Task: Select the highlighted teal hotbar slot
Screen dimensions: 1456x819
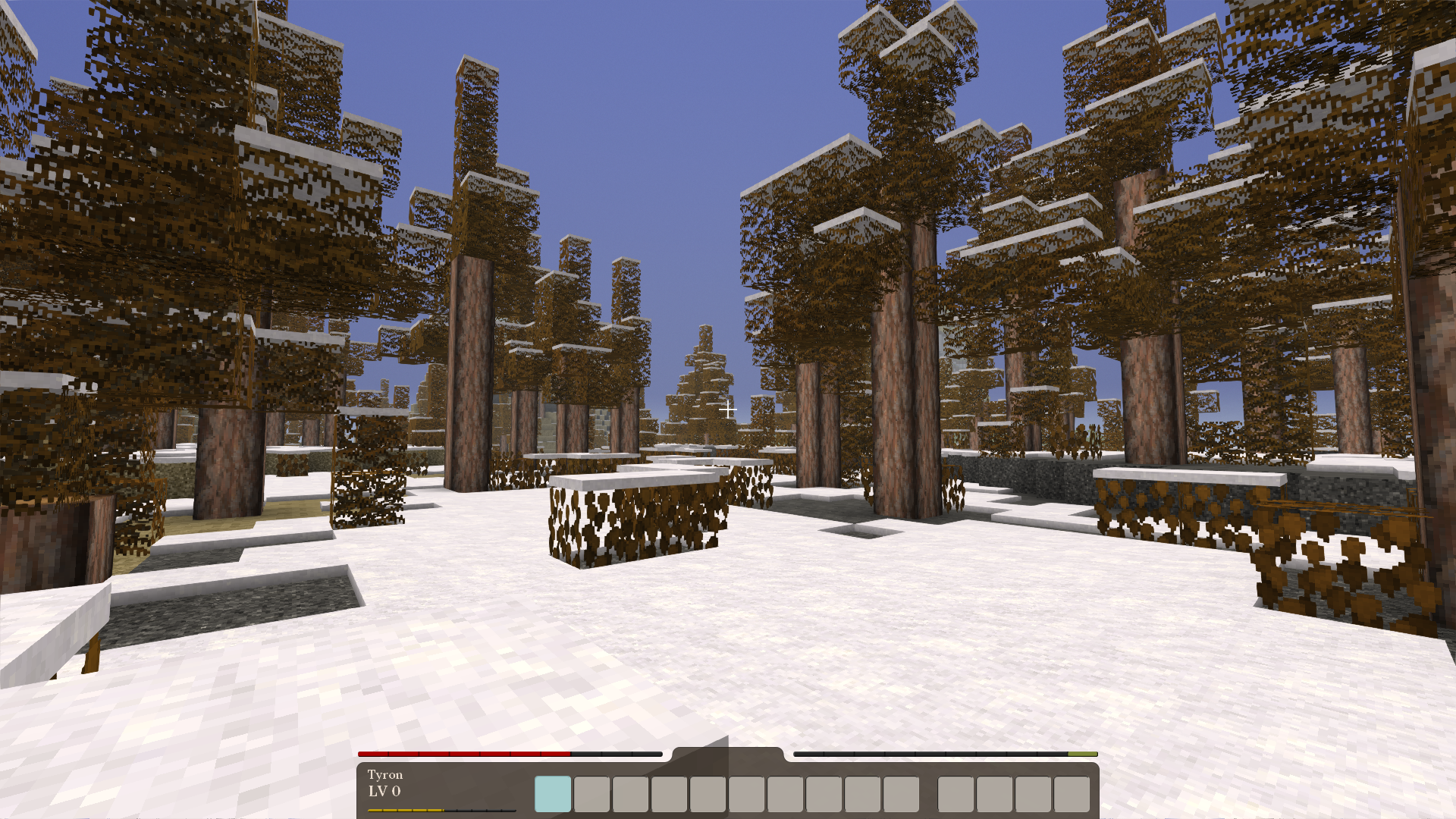Action: pos(553,794)
